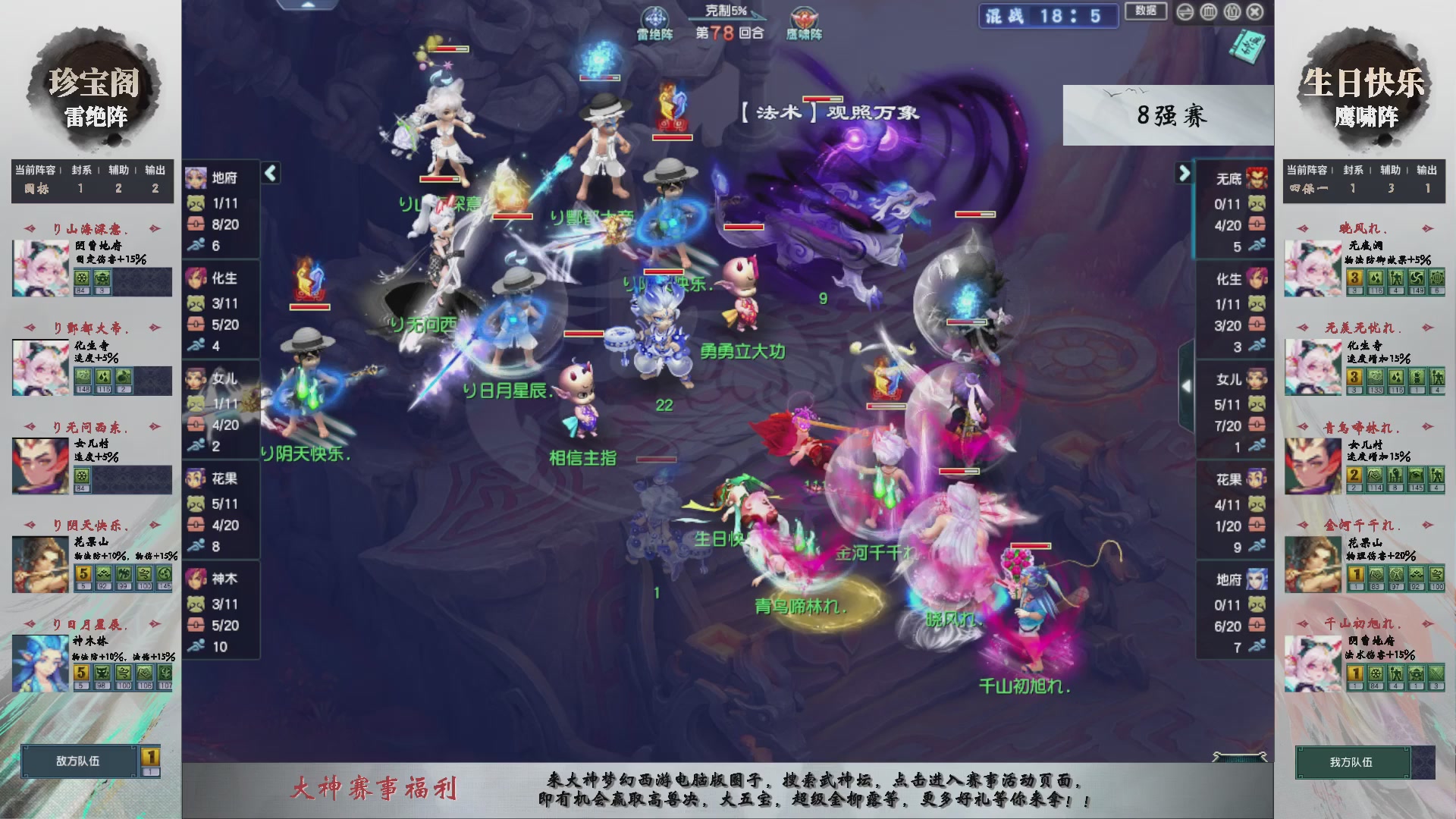Viewport: 1456px width, 819px height.
Task: Select the 封系 column header in left panel
Action: 80,171
